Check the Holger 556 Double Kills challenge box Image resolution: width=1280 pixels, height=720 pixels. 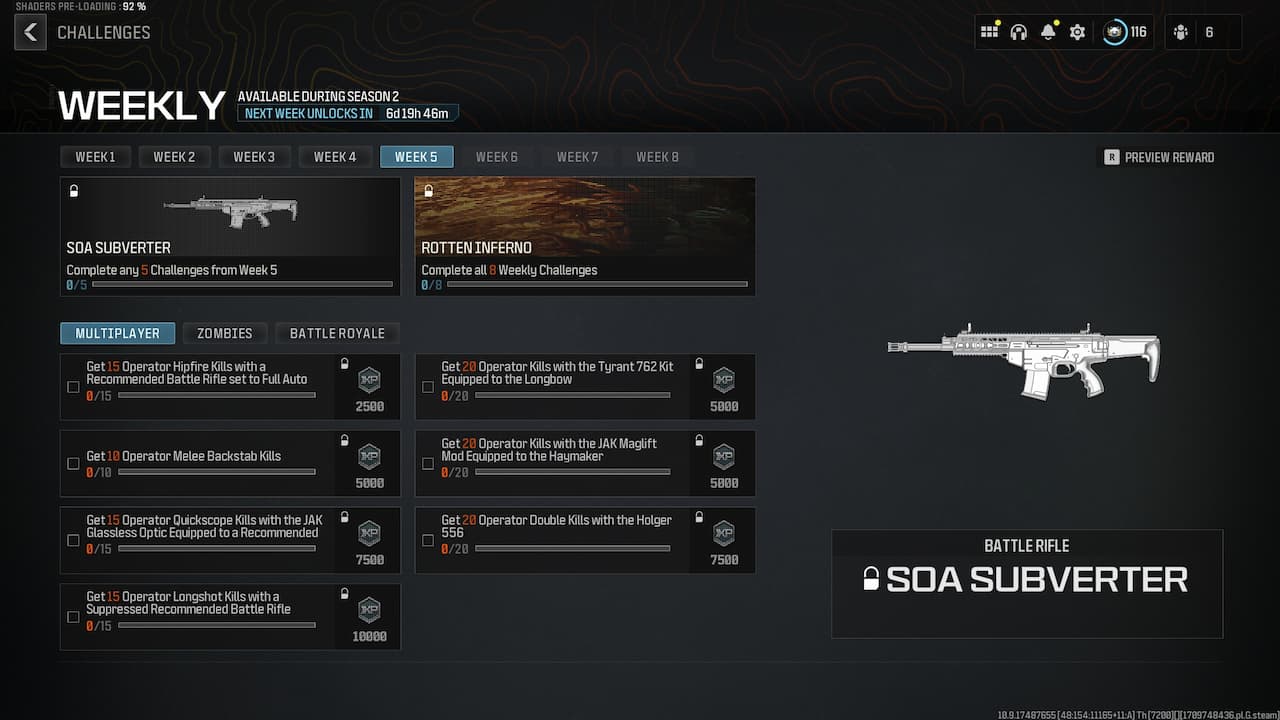[x=428, y=540]
